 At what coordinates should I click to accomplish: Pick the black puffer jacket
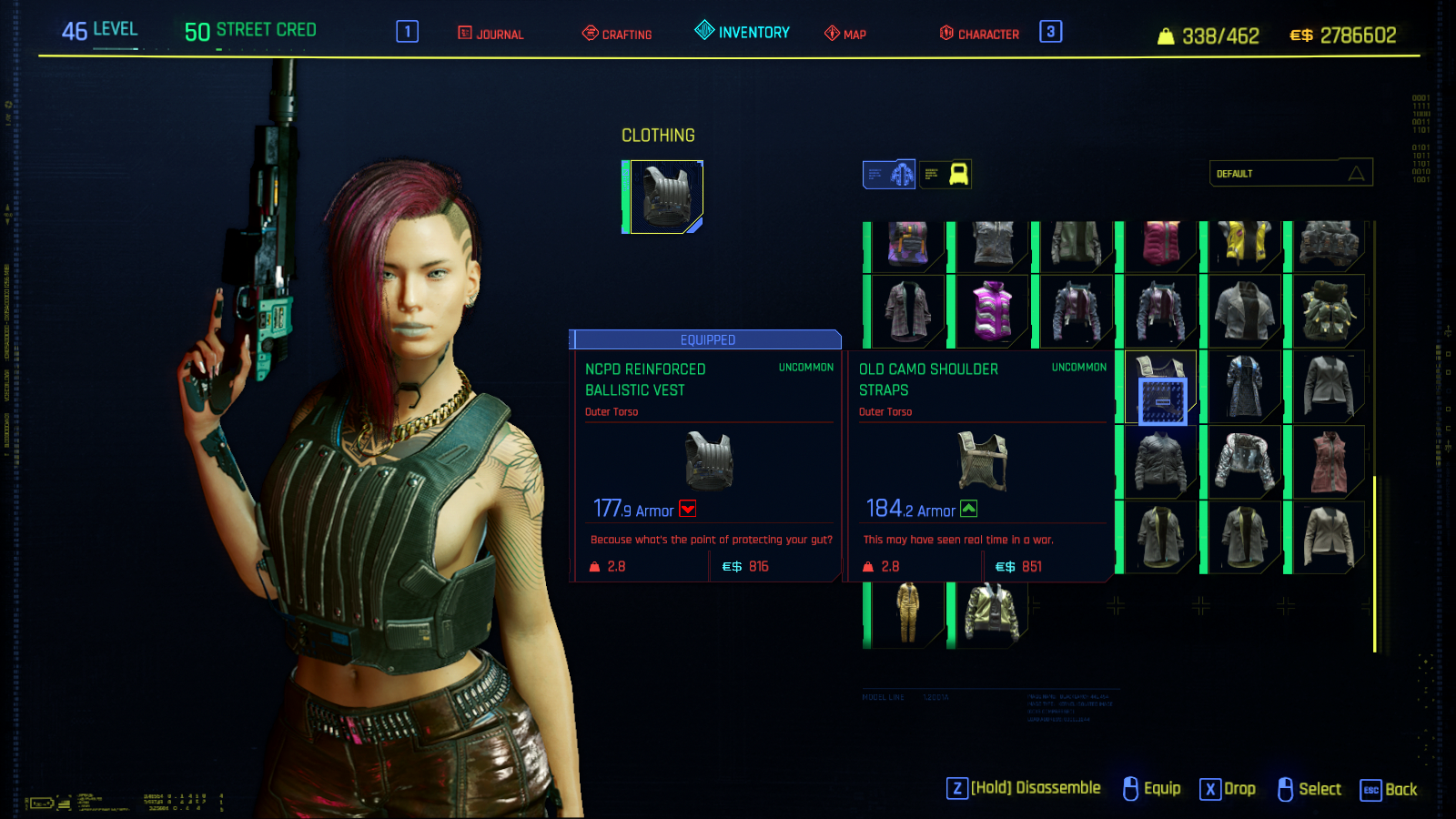point(1160,461)
